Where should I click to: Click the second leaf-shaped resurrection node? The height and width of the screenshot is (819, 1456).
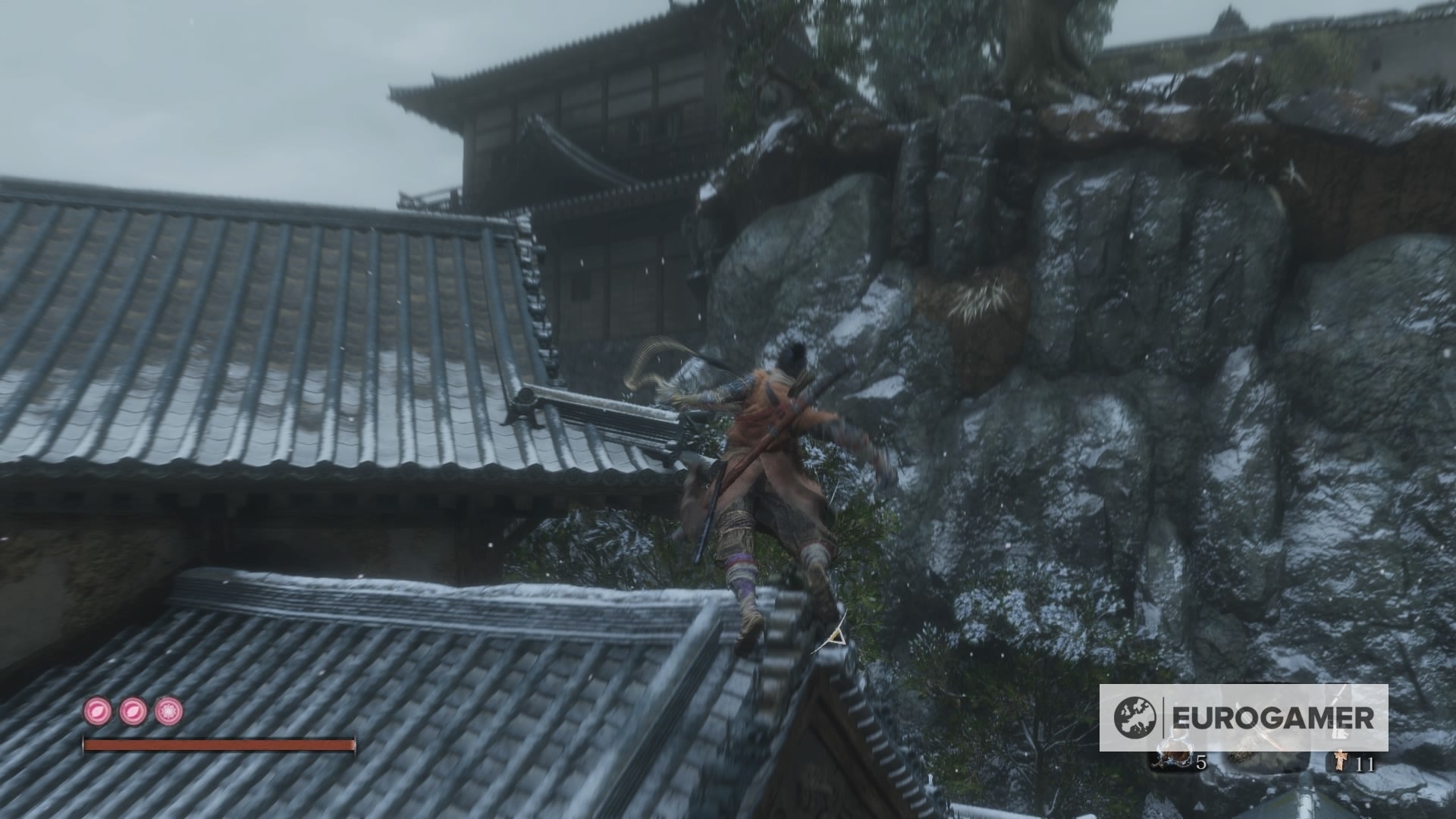[x=133, y=711]
